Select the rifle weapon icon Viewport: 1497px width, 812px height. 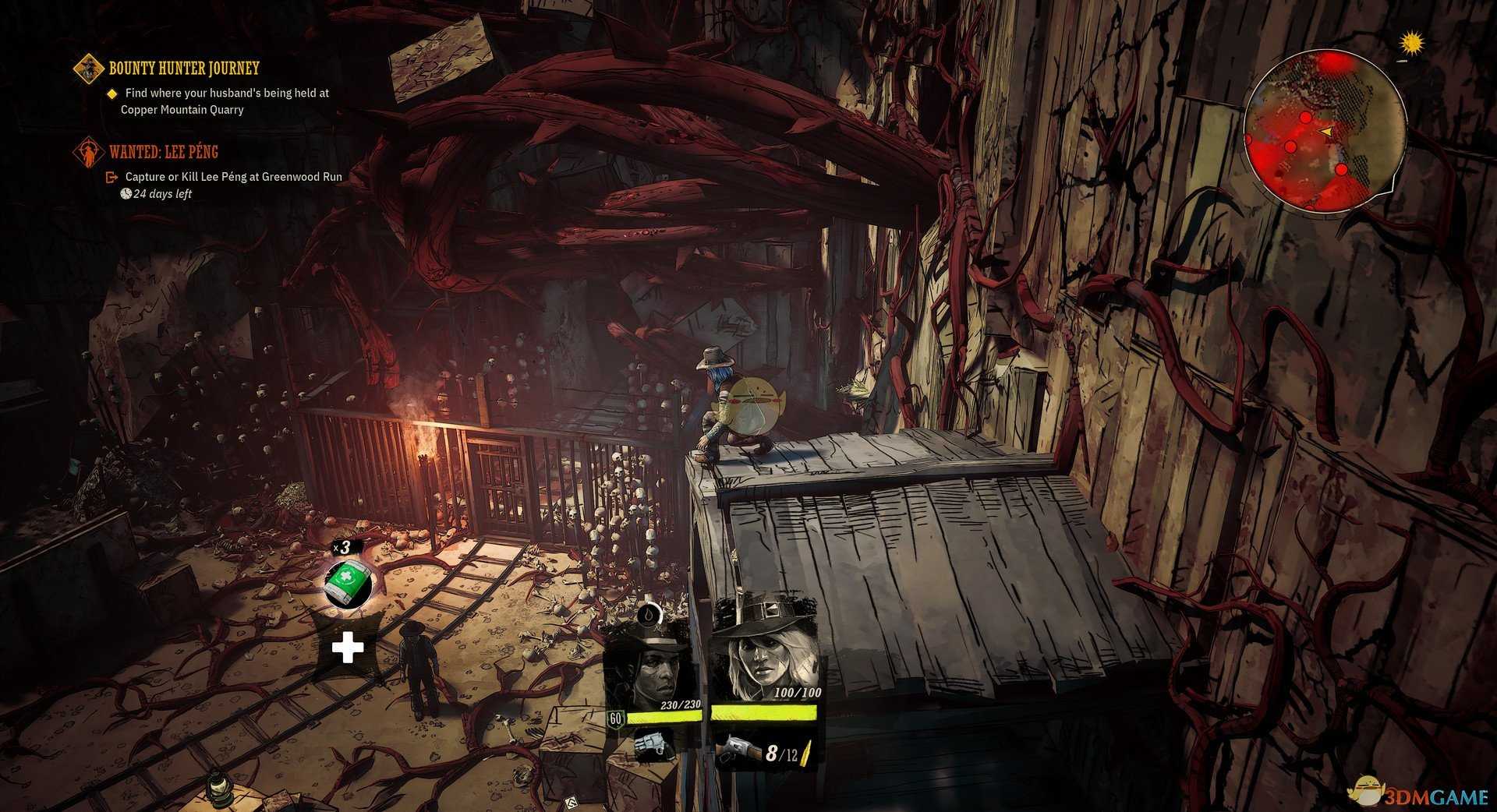(x=737, y=752)
